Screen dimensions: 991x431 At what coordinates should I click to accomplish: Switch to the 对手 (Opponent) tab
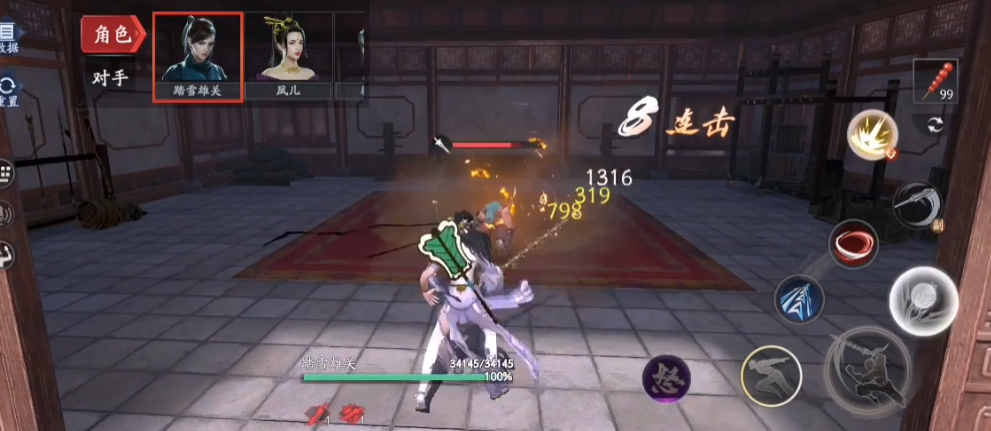coord(110,78)
